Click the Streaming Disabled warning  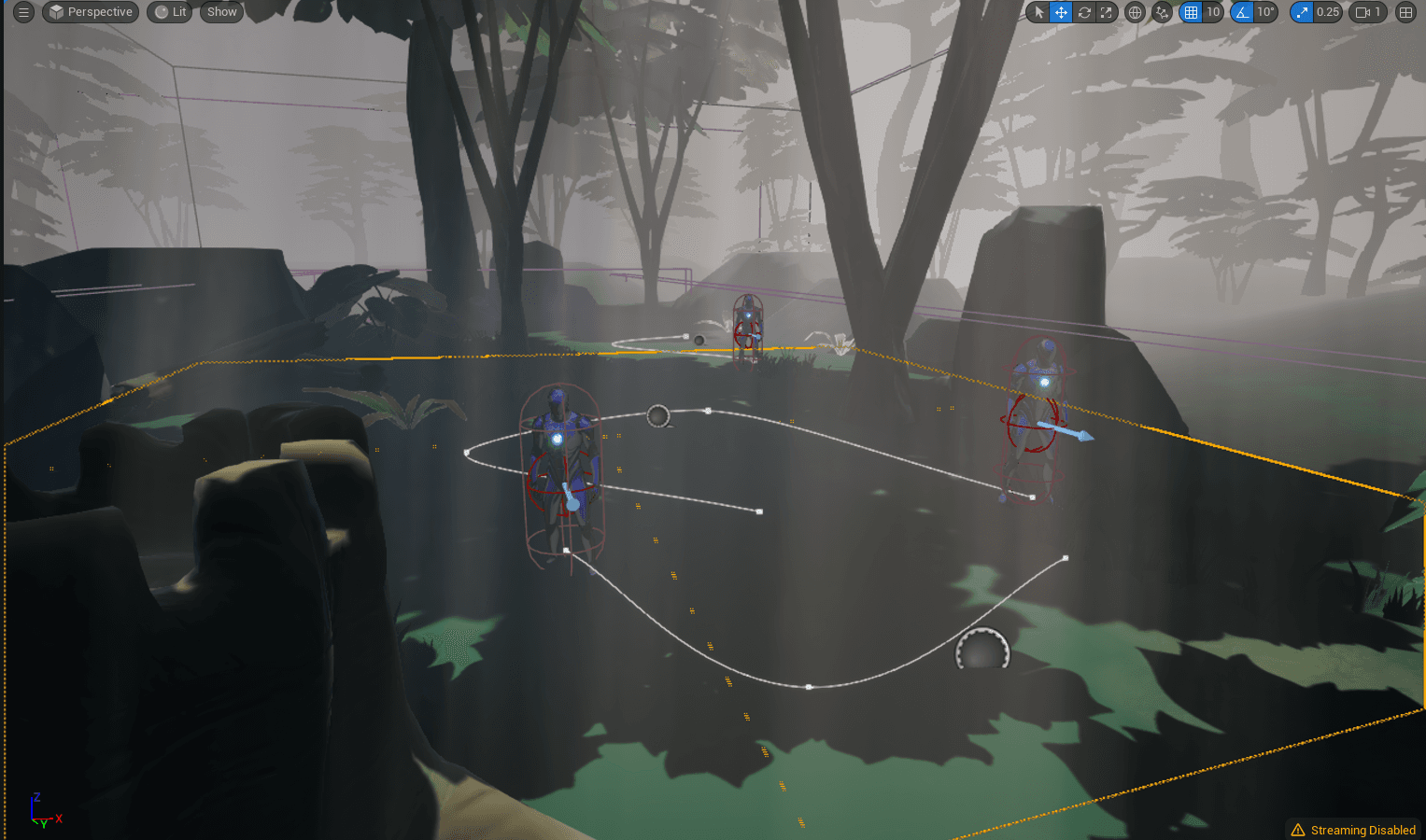[1352, 829]
